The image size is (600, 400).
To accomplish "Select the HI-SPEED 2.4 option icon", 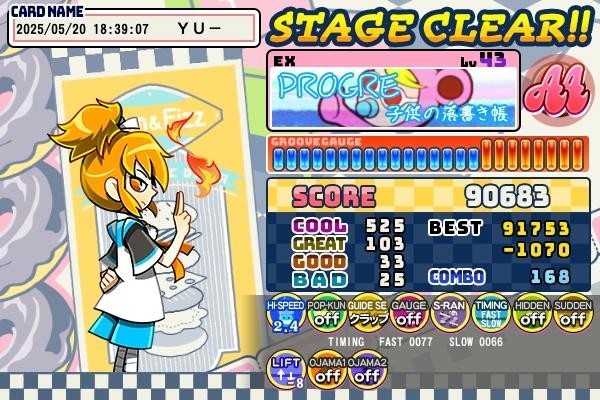I will [x=285, y=316].
